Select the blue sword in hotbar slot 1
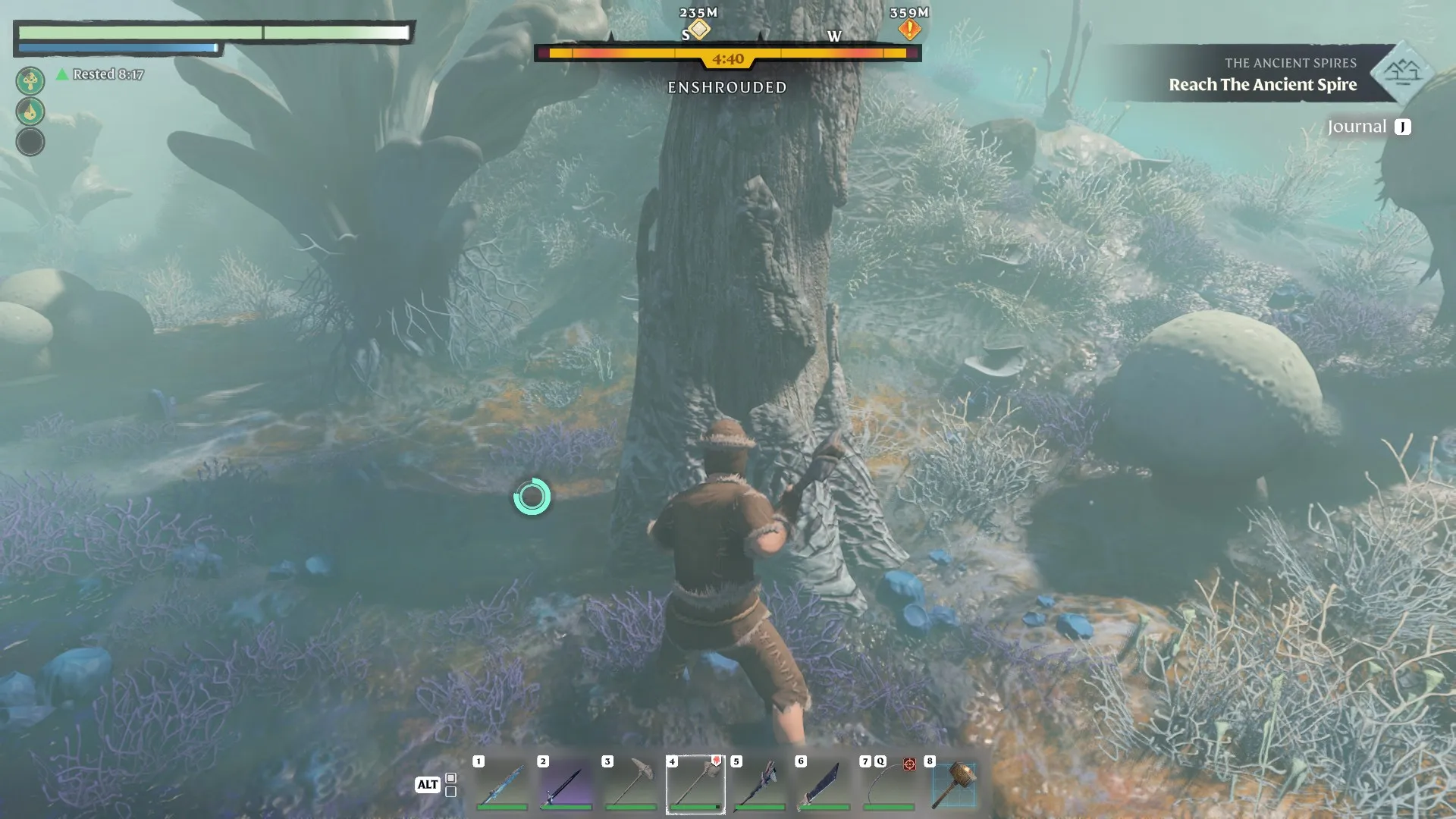 point(501,785)
